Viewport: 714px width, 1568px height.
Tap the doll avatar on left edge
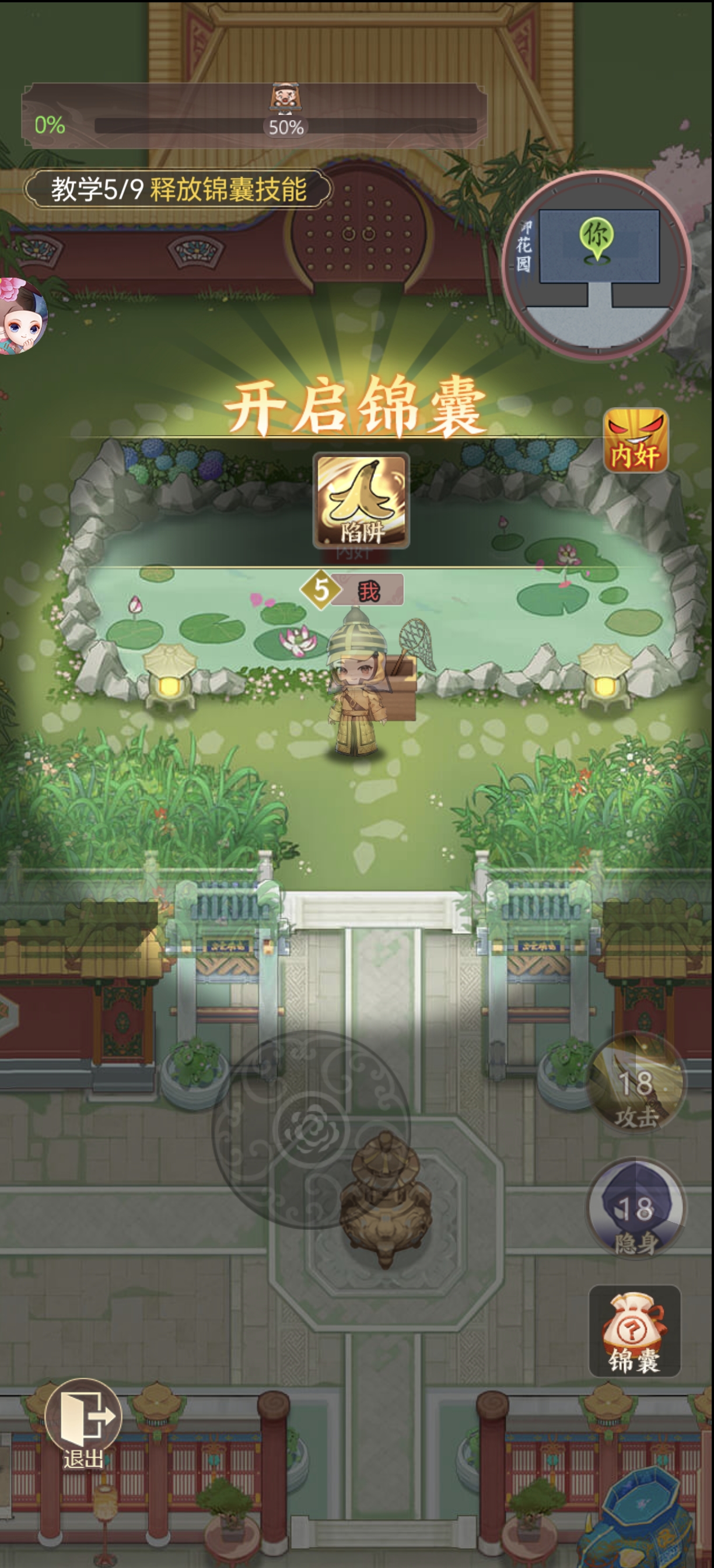point(23,316)
